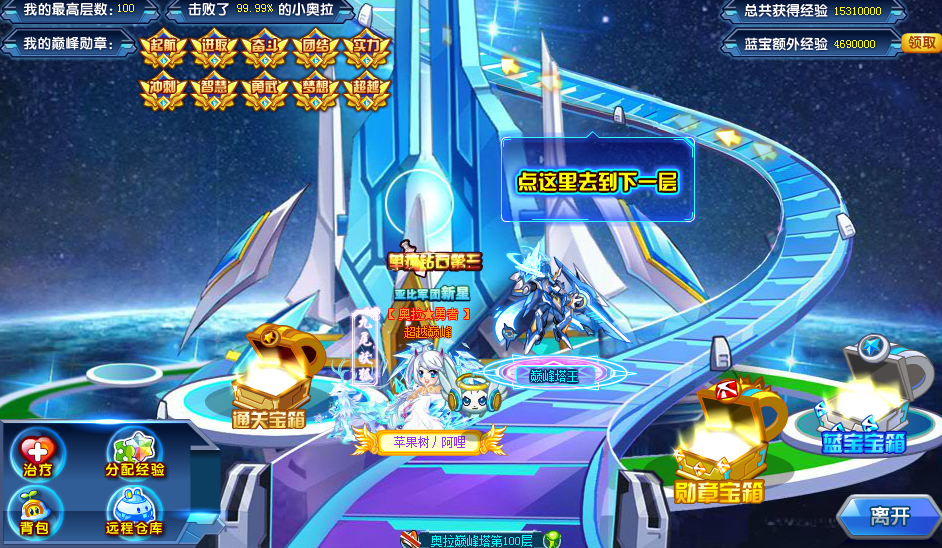Screen dimensions: 942x548
Task: Select the 团结 peak medal
Action: click(x=316, y=49)
